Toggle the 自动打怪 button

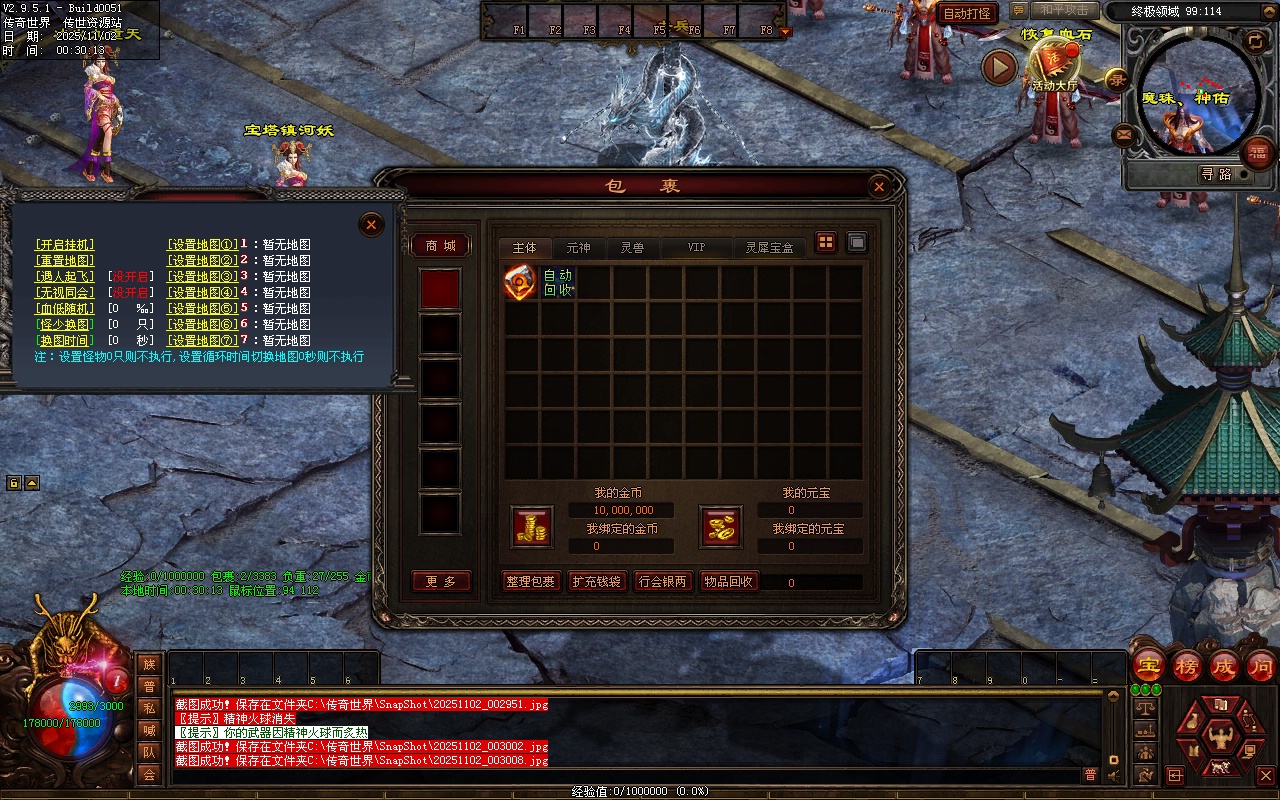coord(967,14)
